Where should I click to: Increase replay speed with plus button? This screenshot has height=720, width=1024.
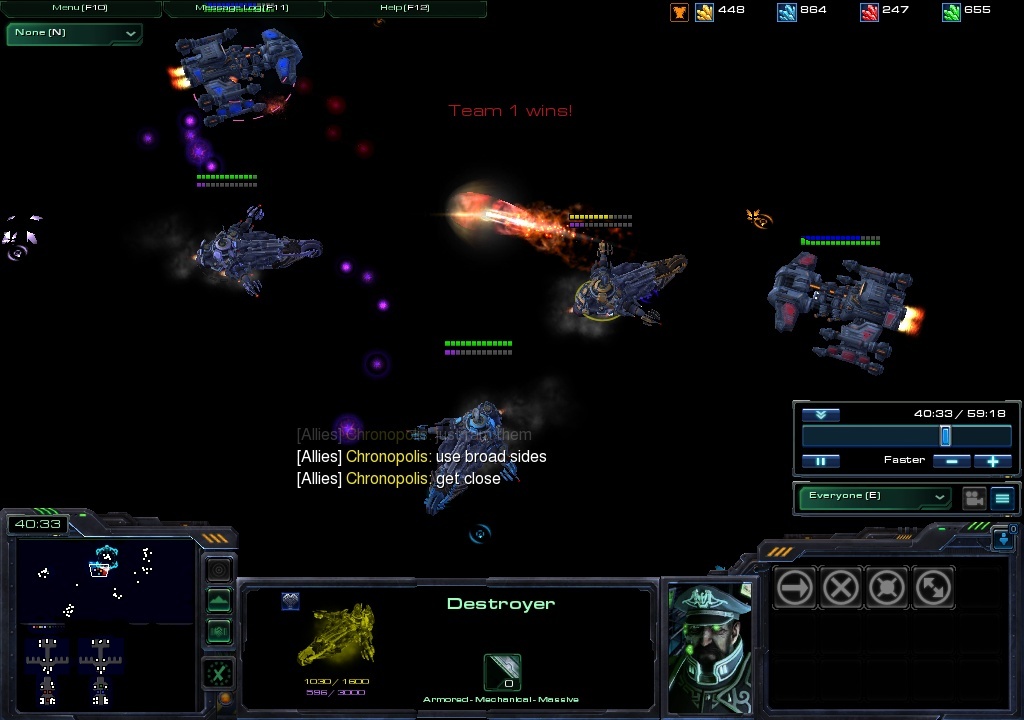(x=992, y=461)
